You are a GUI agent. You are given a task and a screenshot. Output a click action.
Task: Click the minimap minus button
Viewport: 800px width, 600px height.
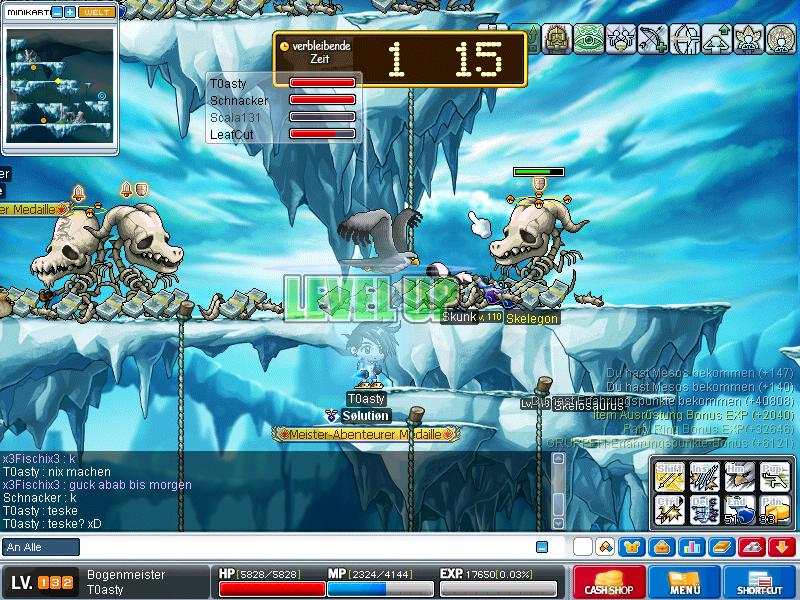point(56,12)
